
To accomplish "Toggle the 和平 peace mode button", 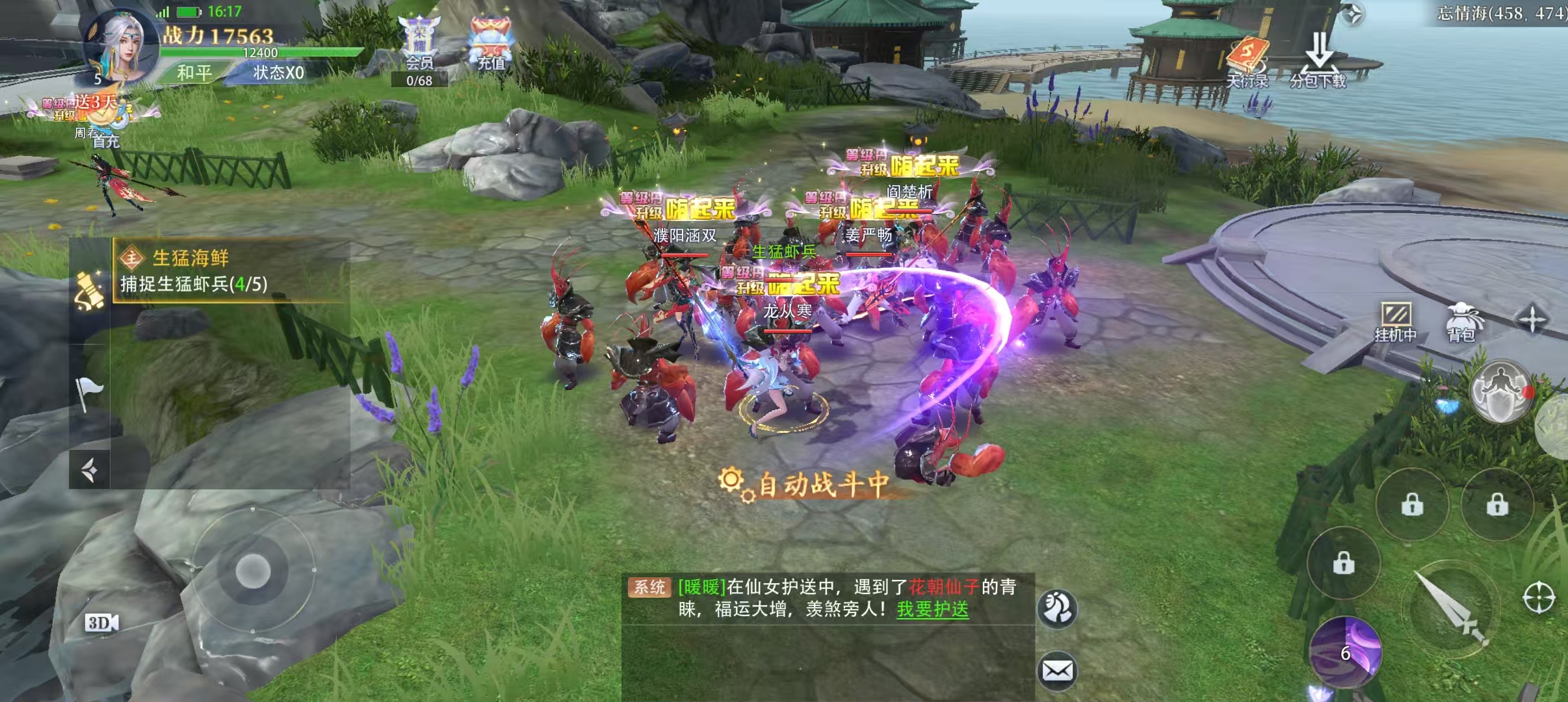I will (x=194, y=72).
